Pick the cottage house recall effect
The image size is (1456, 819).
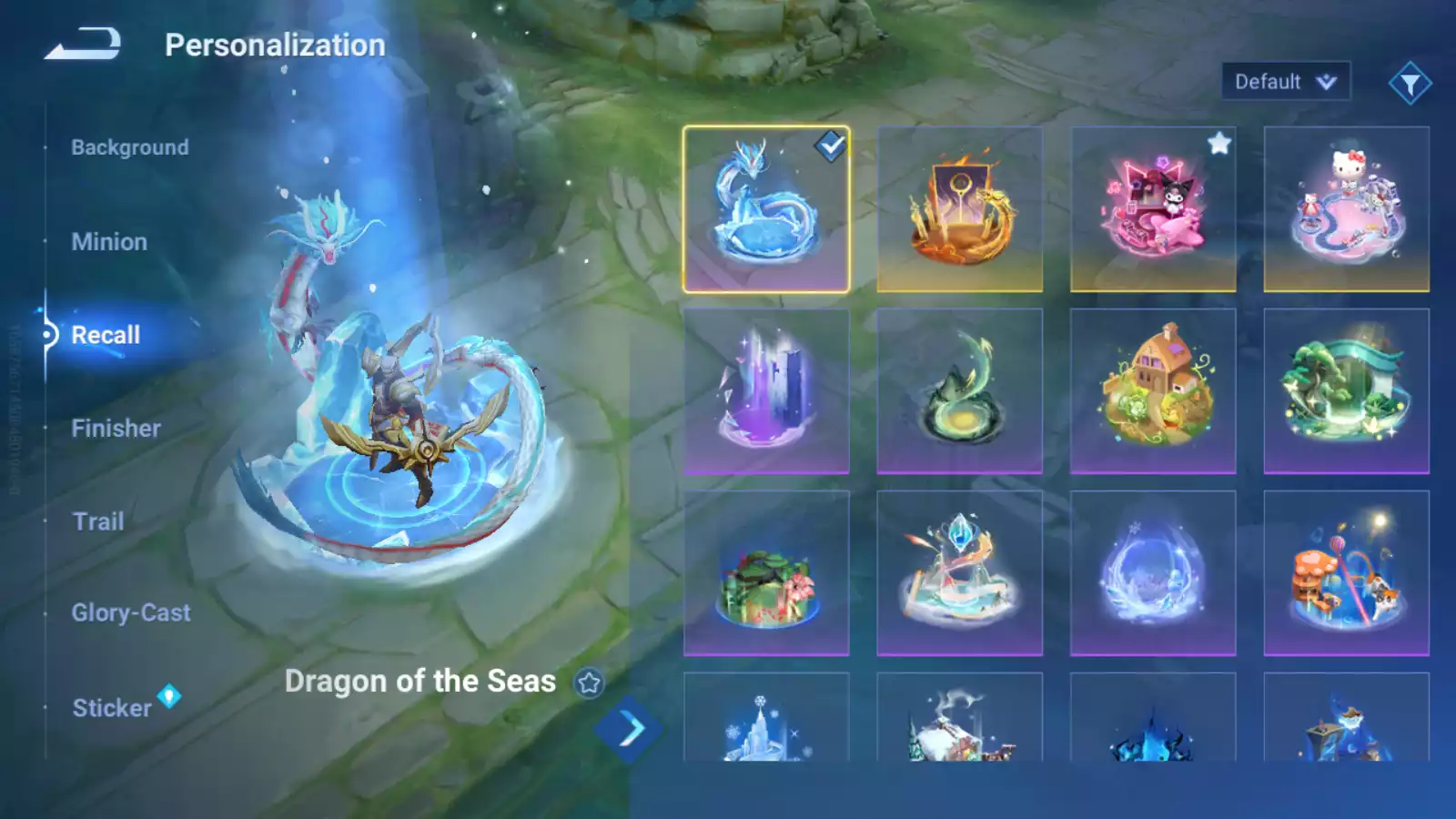[1153, 391]
